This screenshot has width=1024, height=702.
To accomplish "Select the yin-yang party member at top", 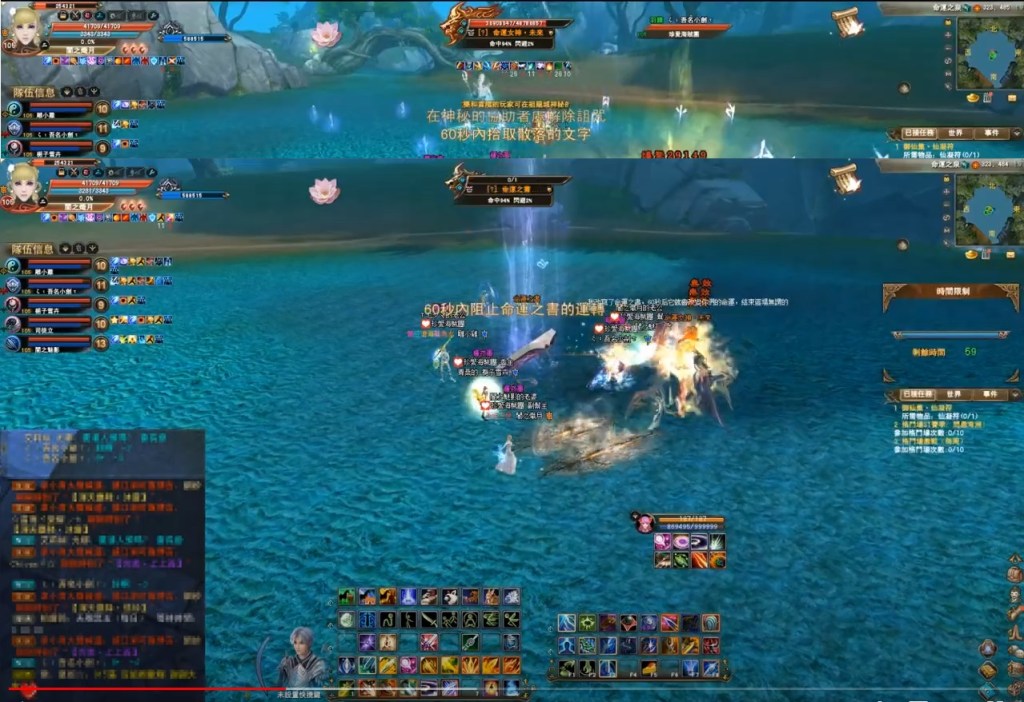I will coord(15,266).
